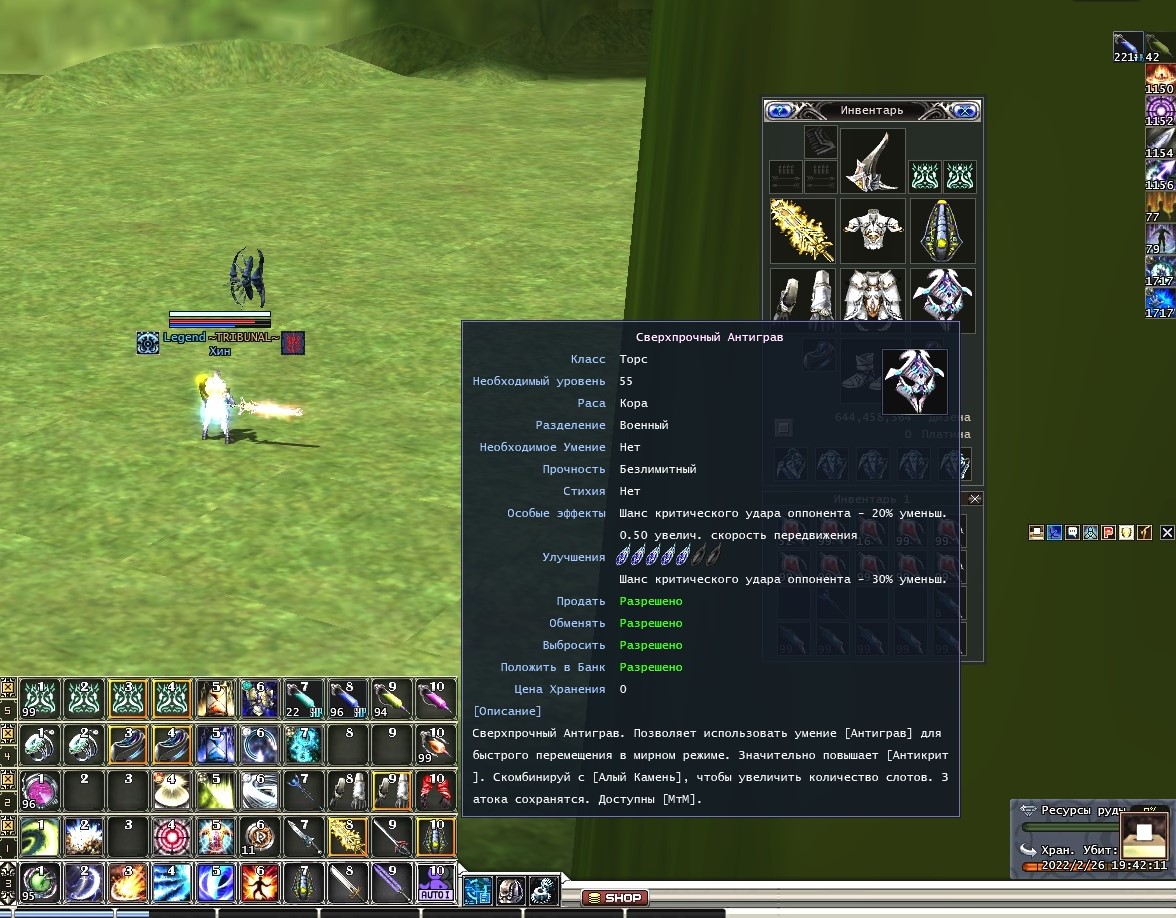
Task: Choose the white leg armor slot
Action: click(872, 297)
